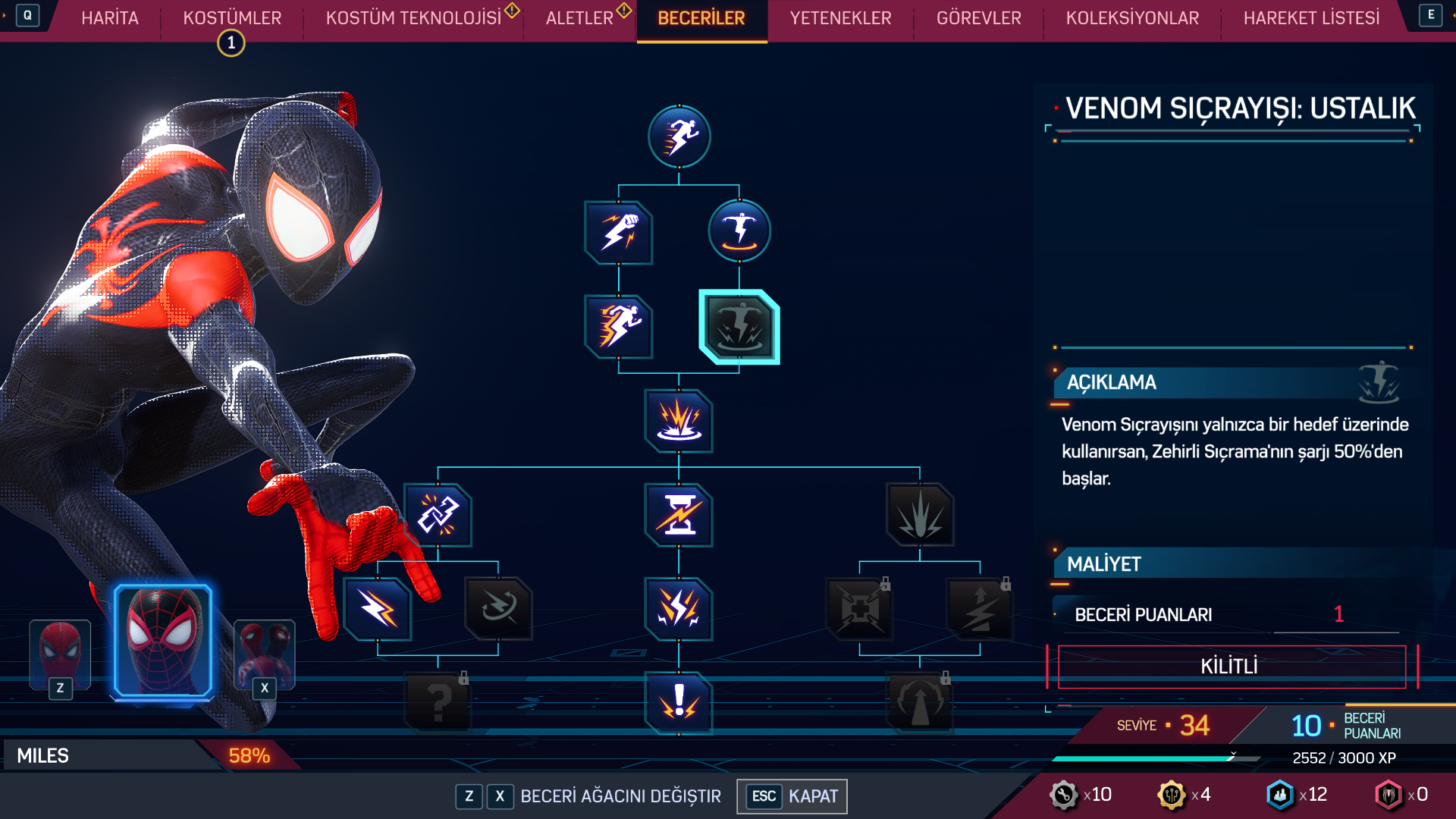
Task: Open the Harita tab
Action: tap(110, 18)
